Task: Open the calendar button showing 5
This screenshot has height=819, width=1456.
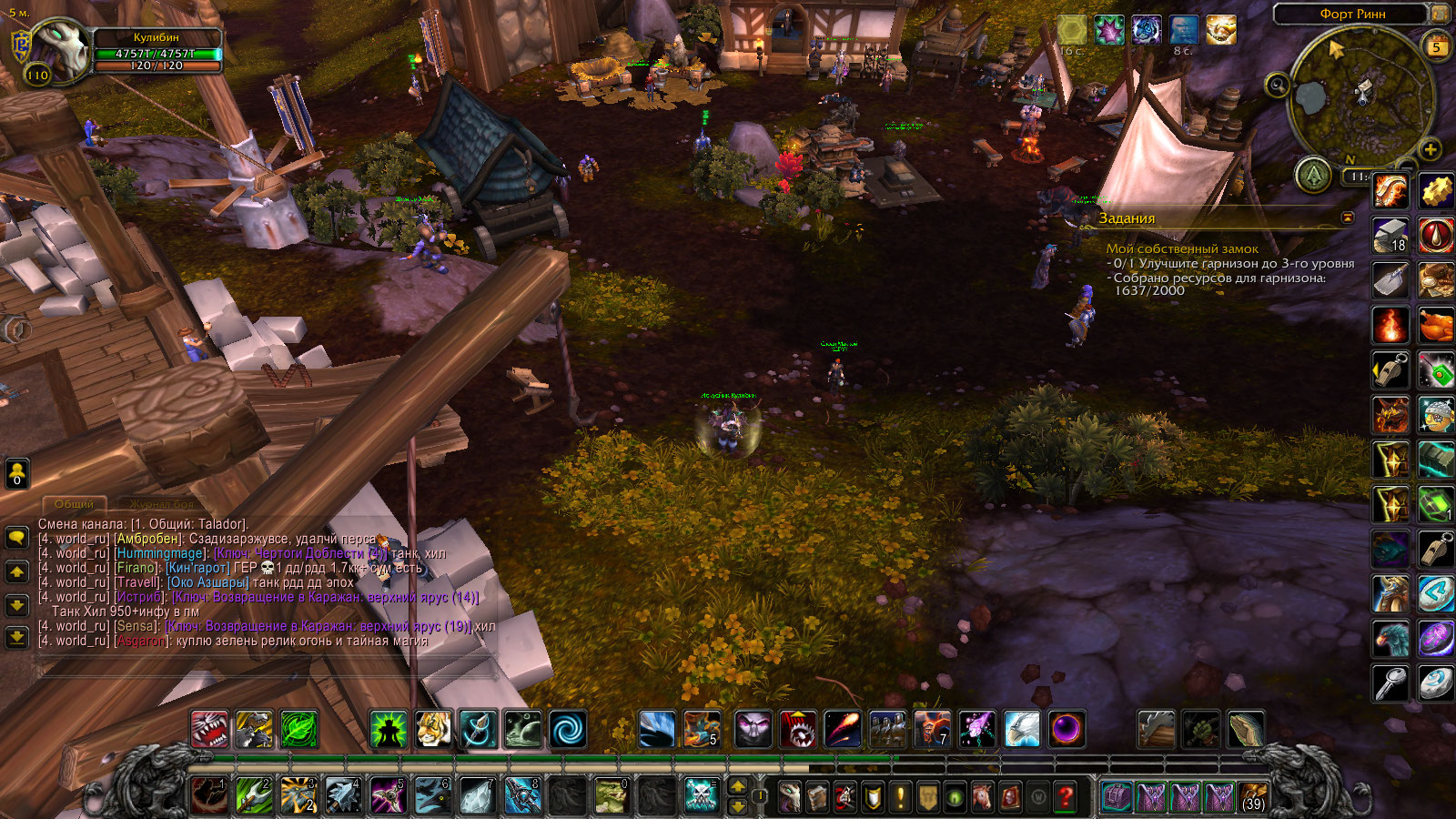Action: click(1437, 46)
